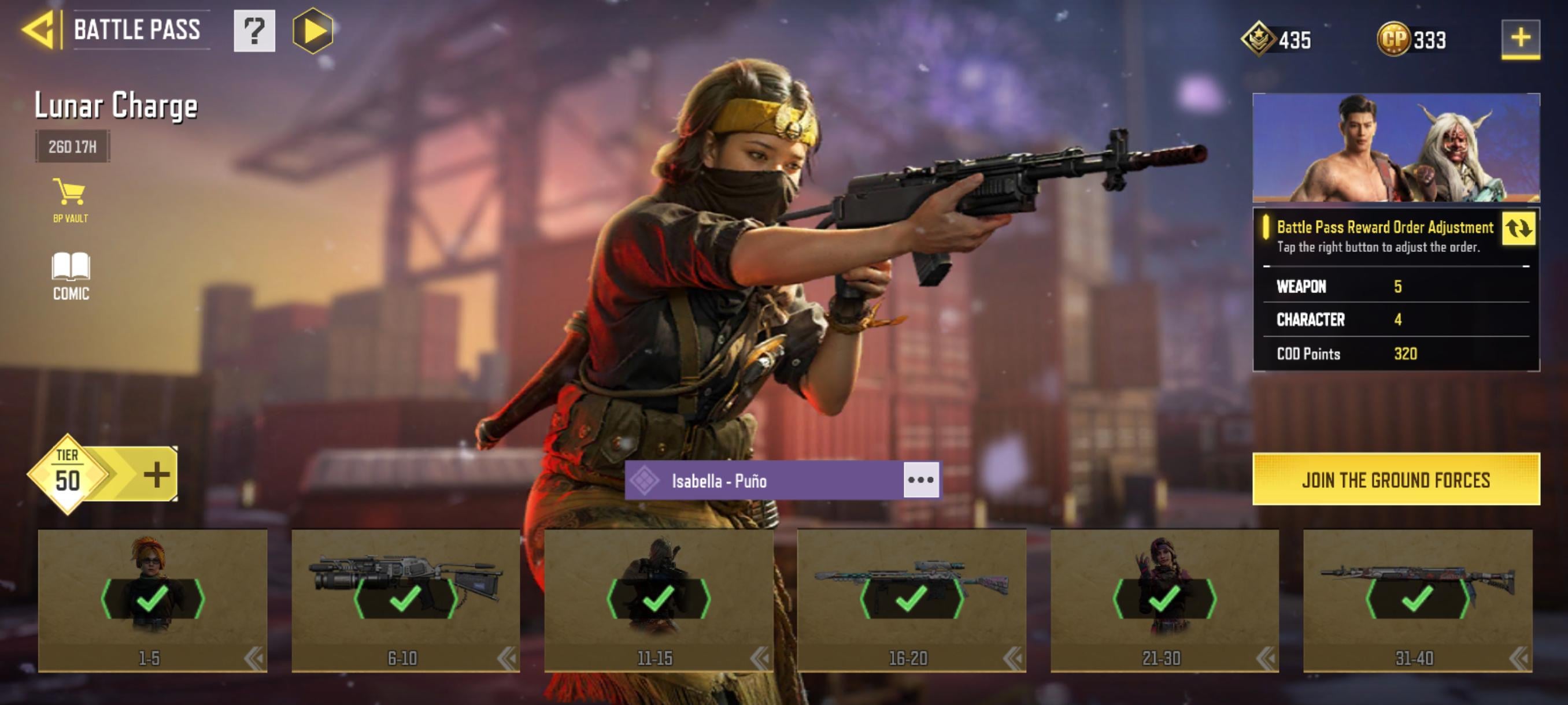Play the Battle Pass trailer video
The height and width of the screenshot is (705, 1568).
pos(313,31)
